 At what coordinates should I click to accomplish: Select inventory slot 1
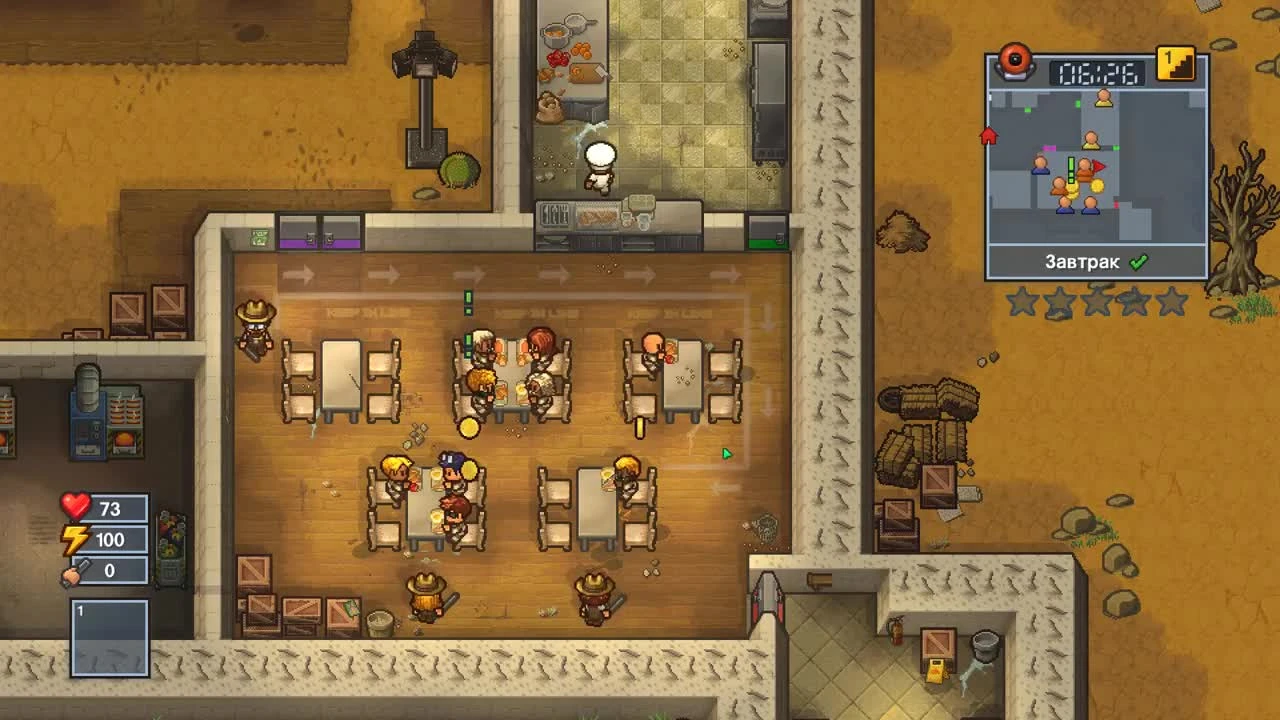109,635
